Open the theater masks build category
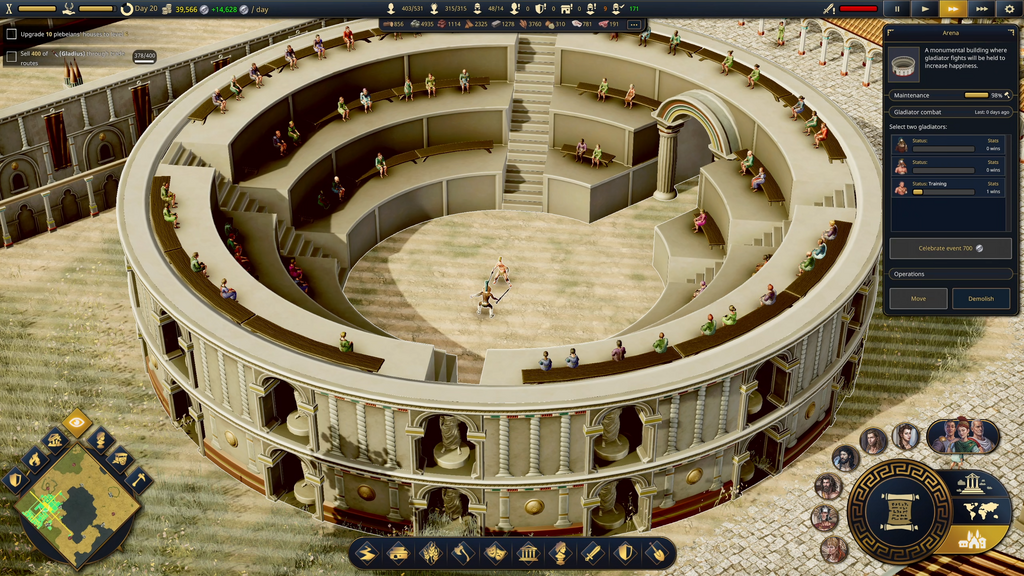Viewport: 1024px width, 576px height. coord(494,553)
